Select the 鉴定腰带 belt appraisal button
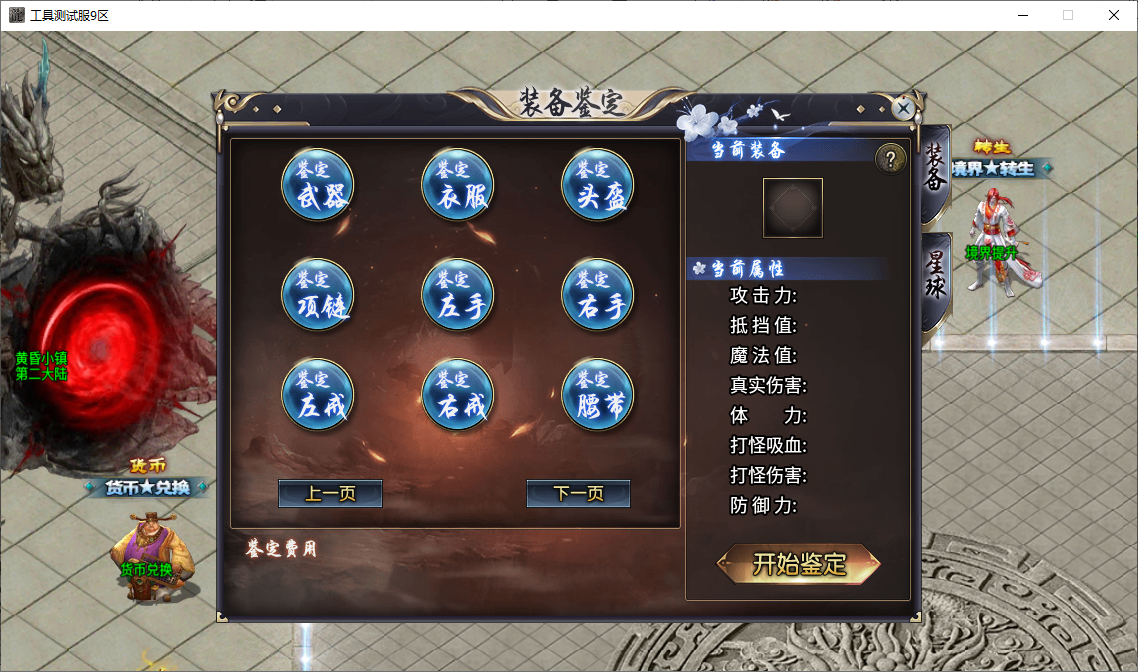The width and height of the screenshot is (1138, 672). [598, 395]
